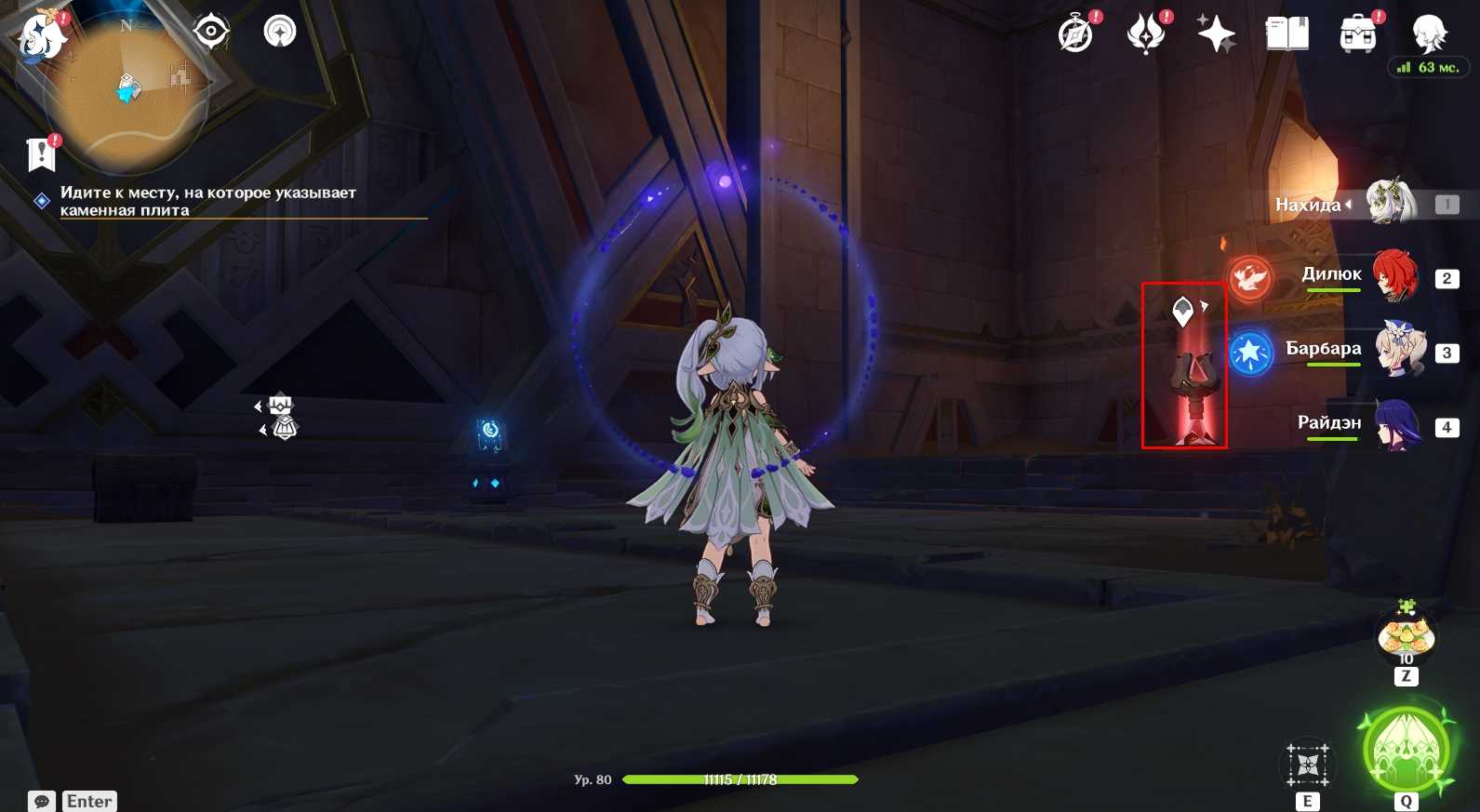Open the quest navigation banner icon
Screen dimensions: 1480x812
tap(42, 154)
